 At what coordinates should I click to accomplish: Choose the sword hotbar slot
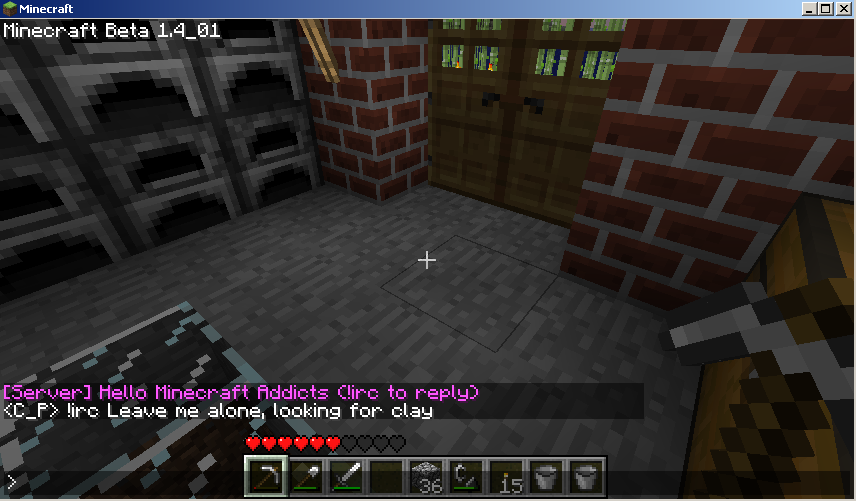(346, 479)
